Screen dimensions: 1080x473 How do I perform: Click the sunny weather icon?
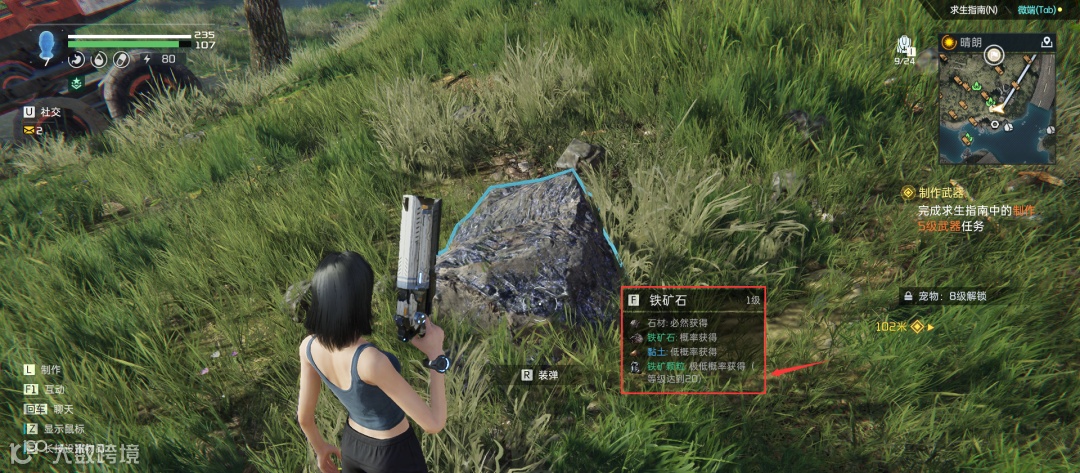pos(948,42)
